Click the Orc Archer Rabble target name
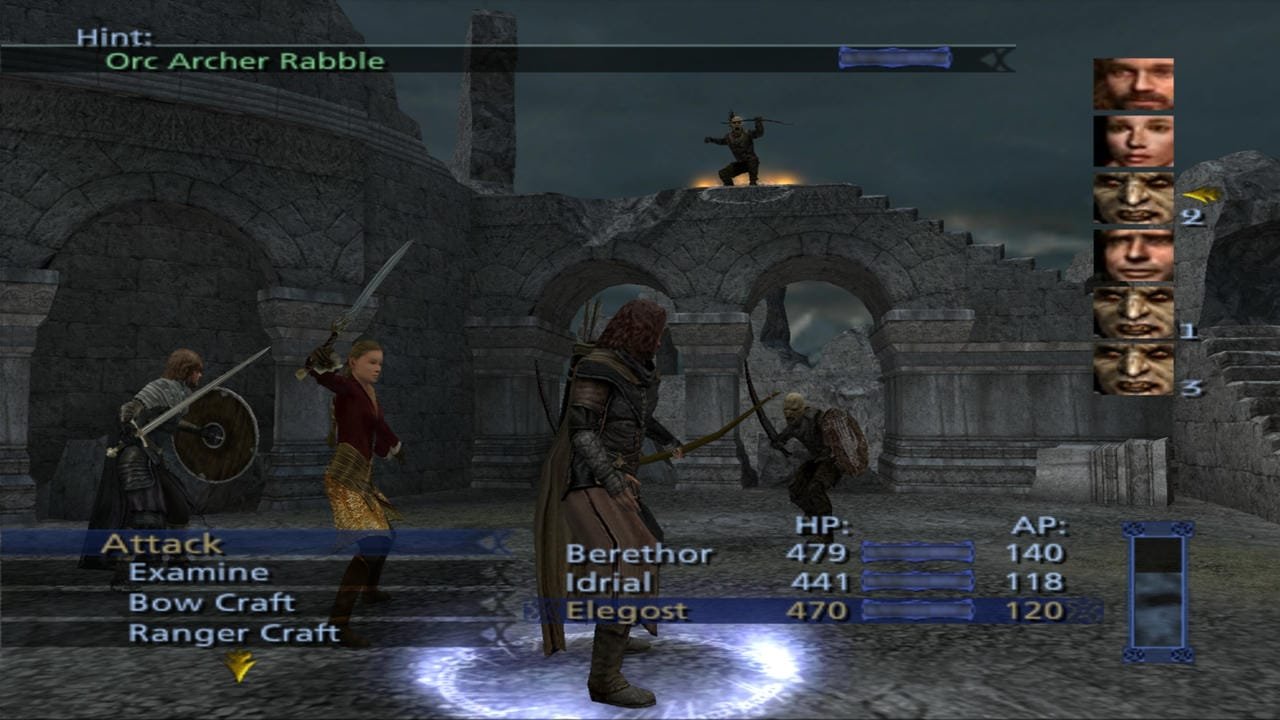The height and width of the screenshot is (720, 1280). tap(245, 60)
